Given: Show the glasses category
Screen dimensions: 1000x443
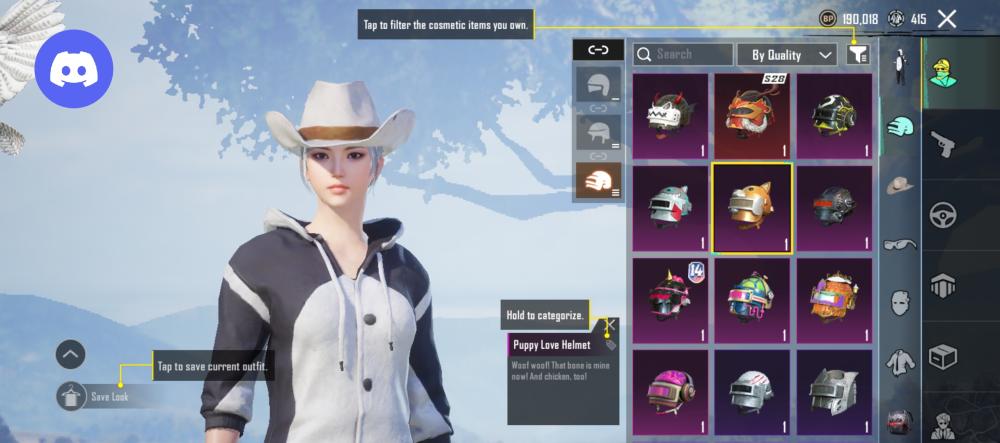Looking at the screenshot, I should pos(901,244).
